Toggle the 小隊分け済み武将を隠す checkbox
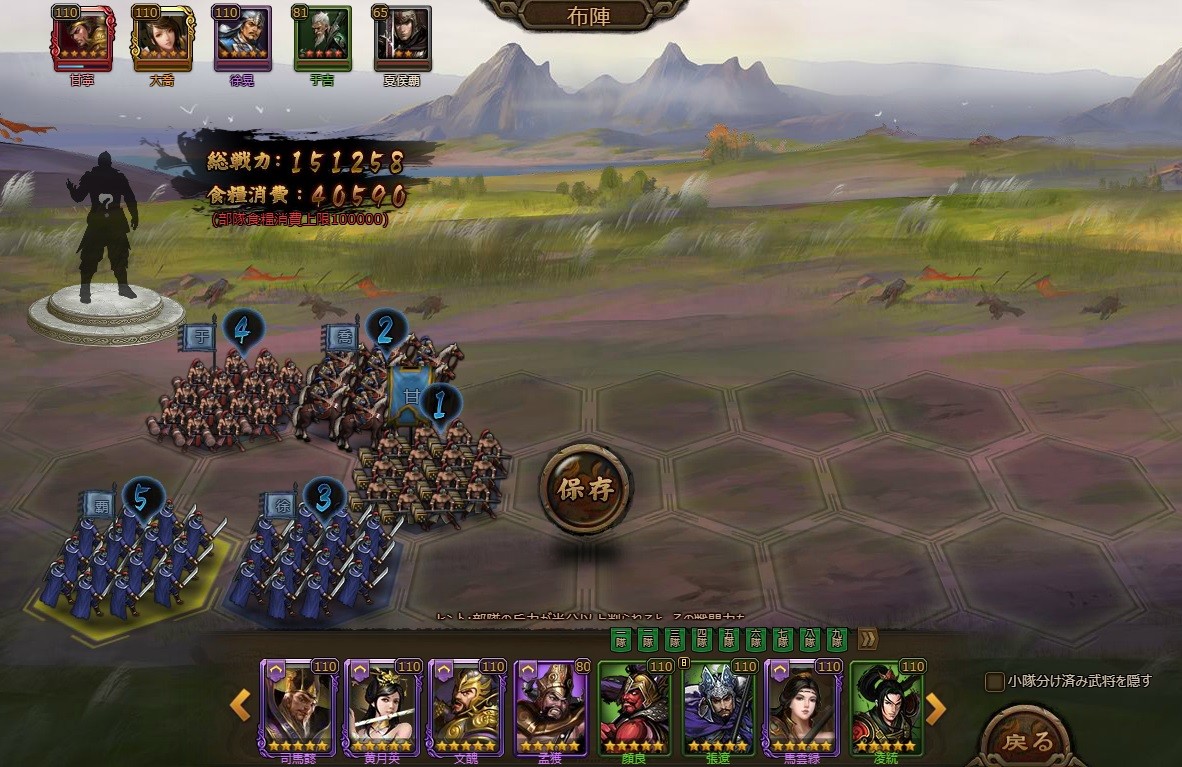The height and width of the screenshot is (767, 1182). pos(994,682)
